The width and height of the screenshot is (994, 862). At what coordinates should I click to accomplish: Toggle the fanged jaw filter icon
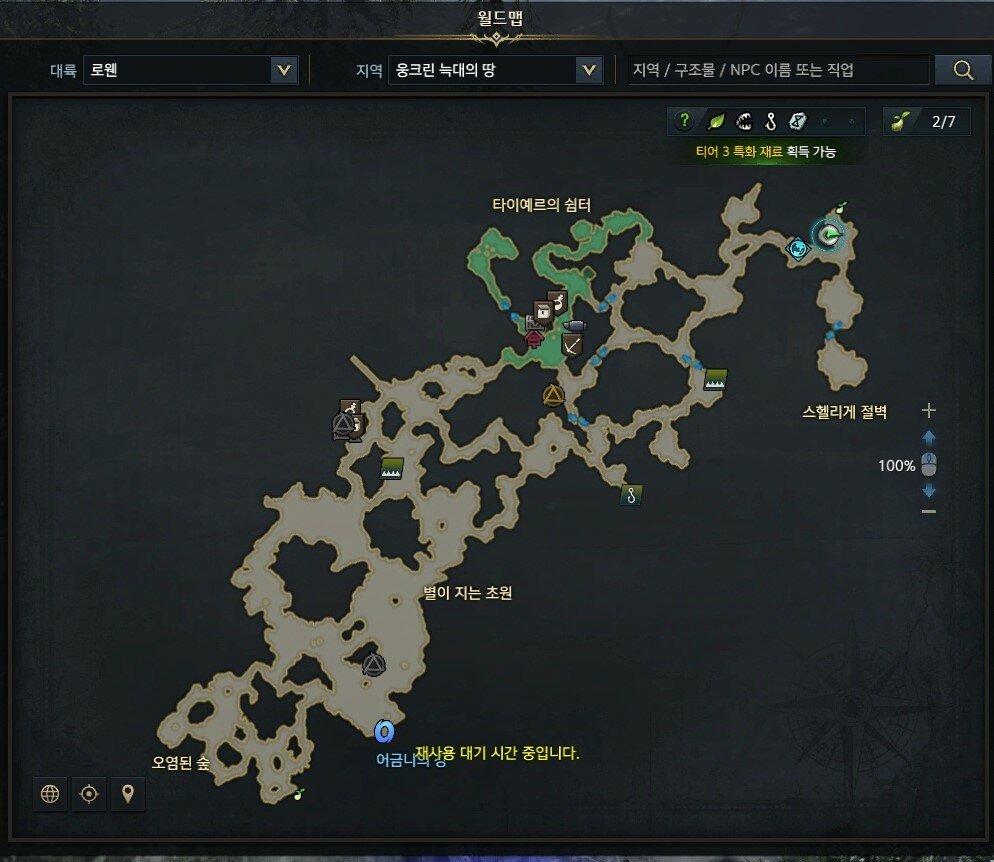[x=743, y=122]
